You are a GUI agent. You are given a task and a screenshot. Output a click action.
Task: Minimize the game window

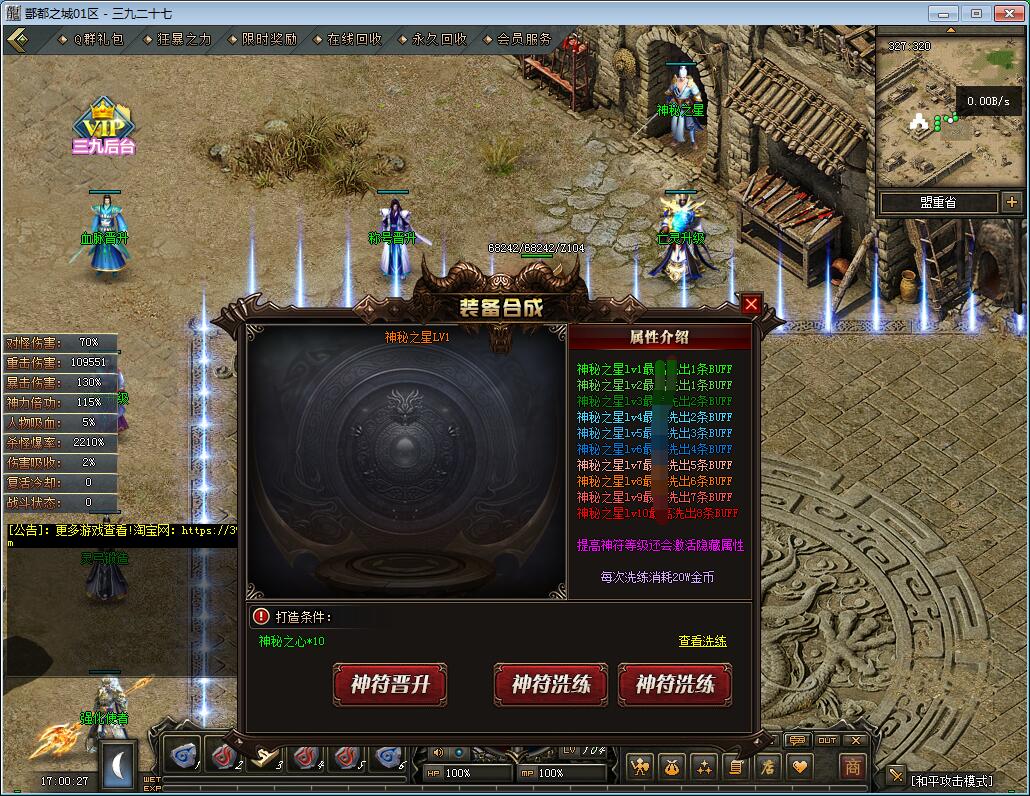tap(943, 13)
